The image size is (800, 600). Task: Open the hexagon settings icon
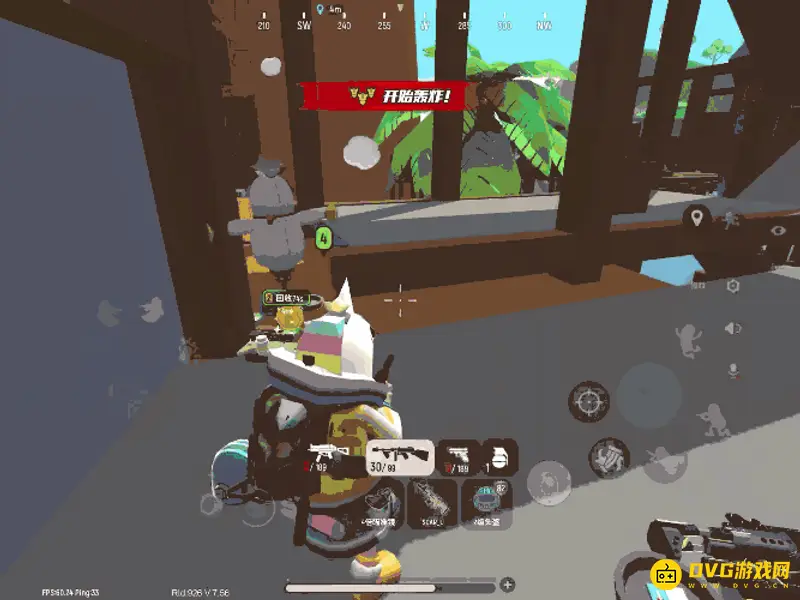(733, 285)
